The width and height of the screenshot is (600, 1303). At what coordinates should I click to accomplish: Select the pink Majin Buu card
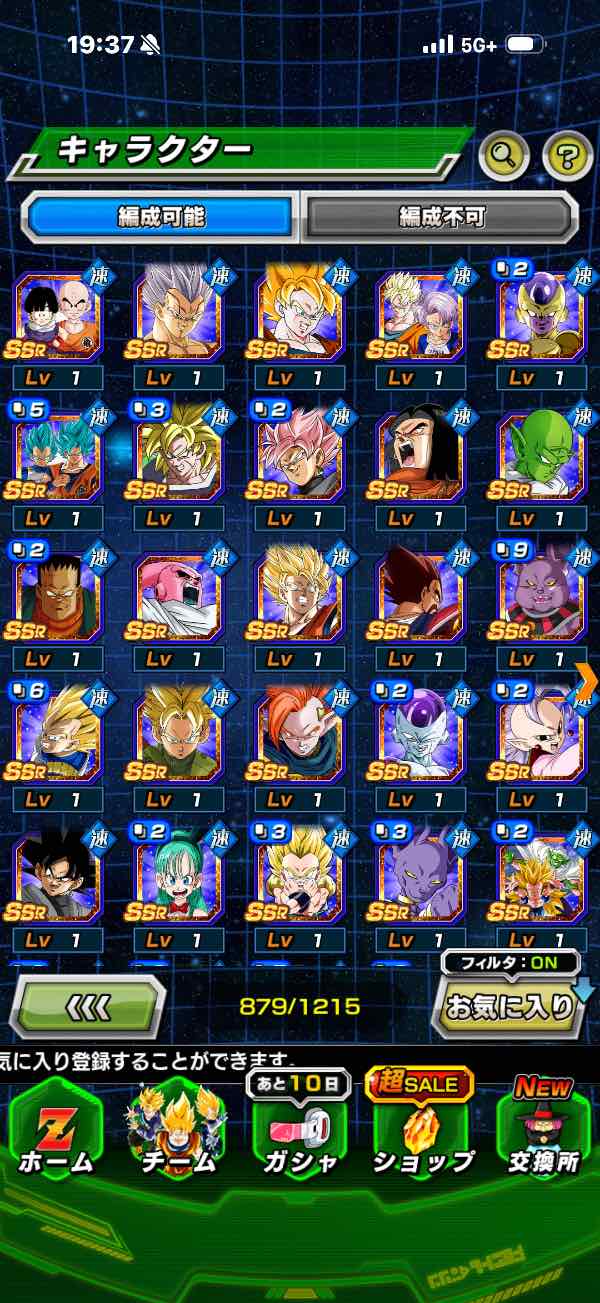click(x=178, y=597)
